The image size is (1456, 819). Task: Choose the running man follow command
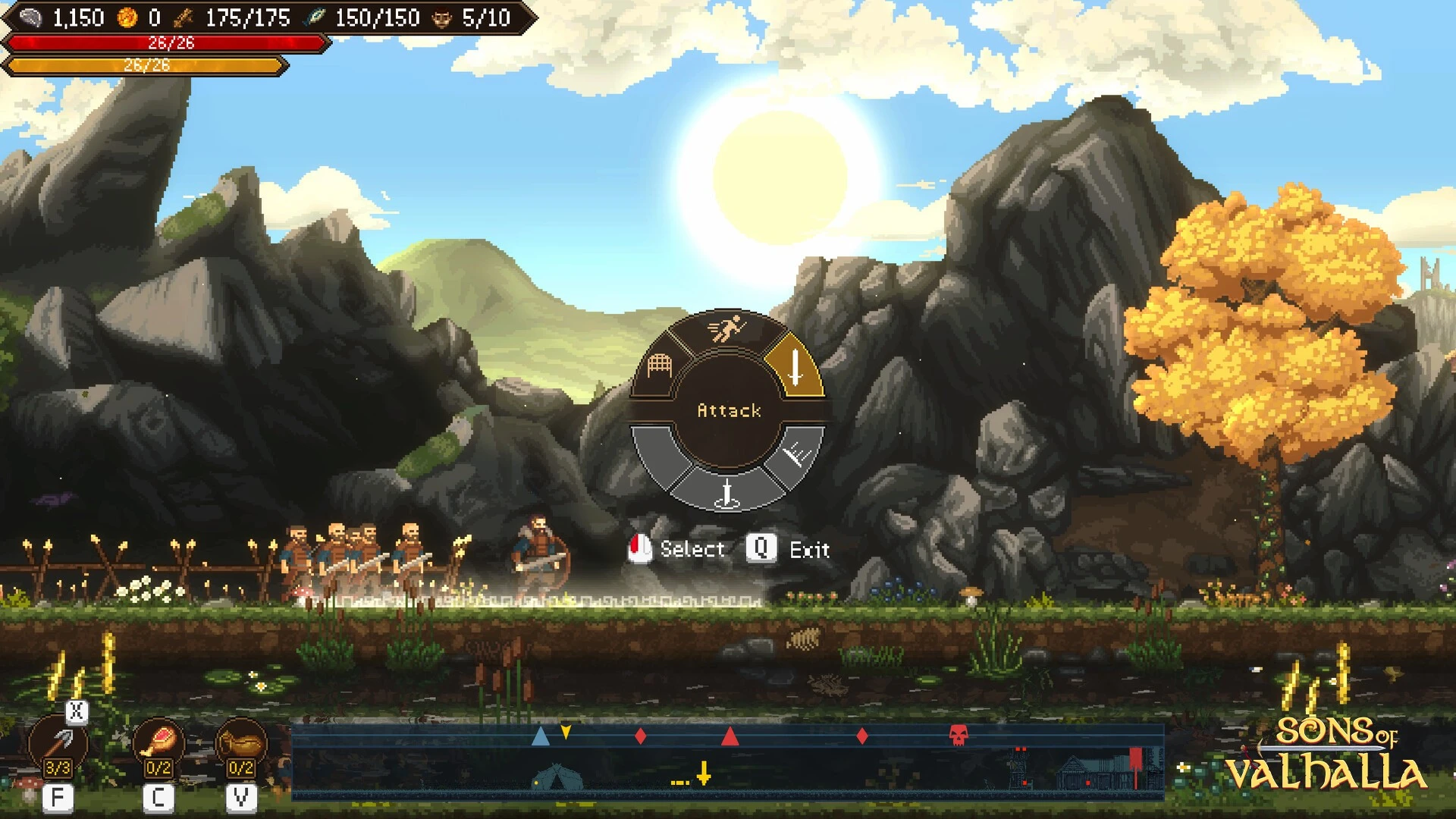click(726, 330)
